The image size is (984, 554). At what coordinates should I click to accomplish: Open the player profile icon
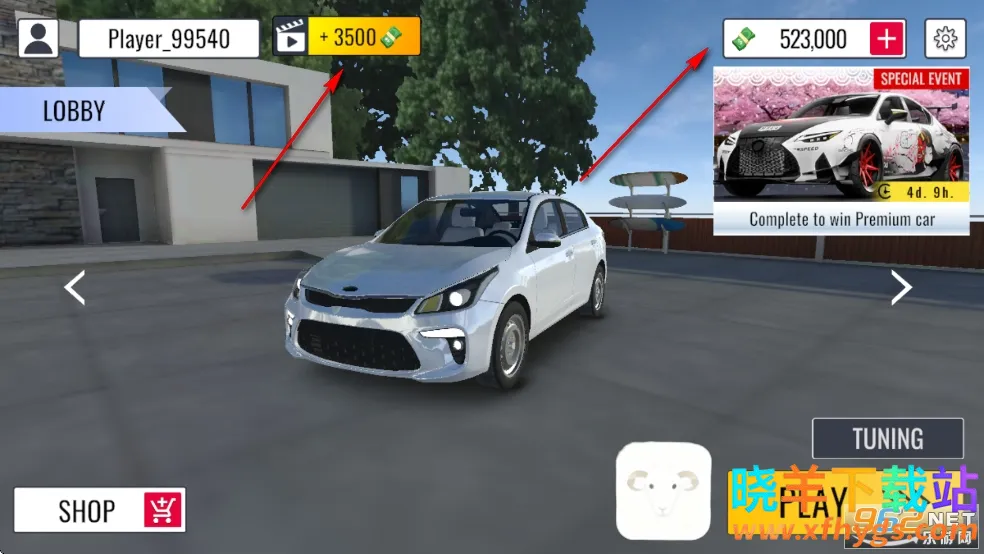pos(39,39)
